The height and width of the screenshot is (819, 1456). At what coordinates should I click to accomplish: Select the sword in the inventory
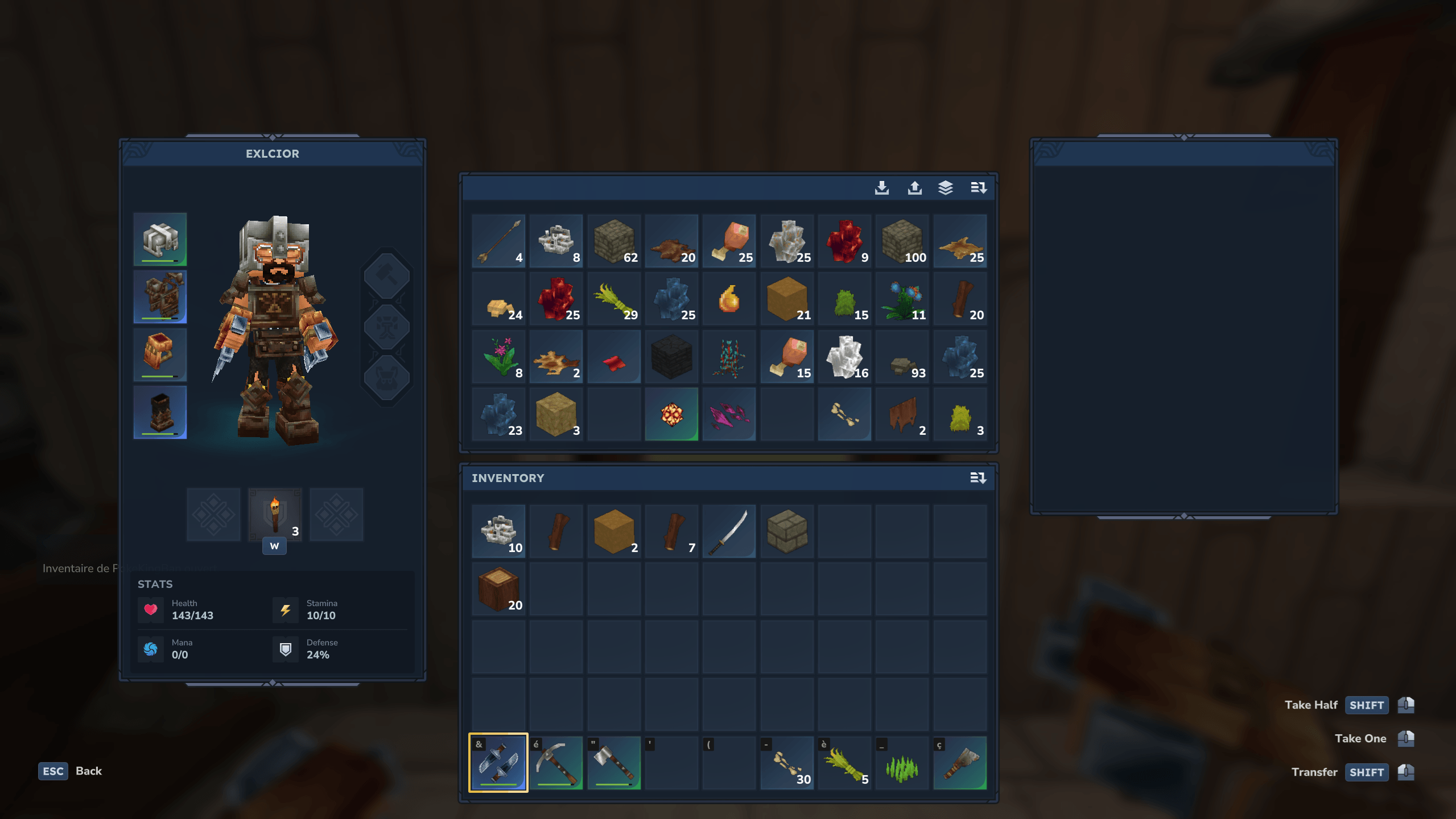(x=729, y=532)
